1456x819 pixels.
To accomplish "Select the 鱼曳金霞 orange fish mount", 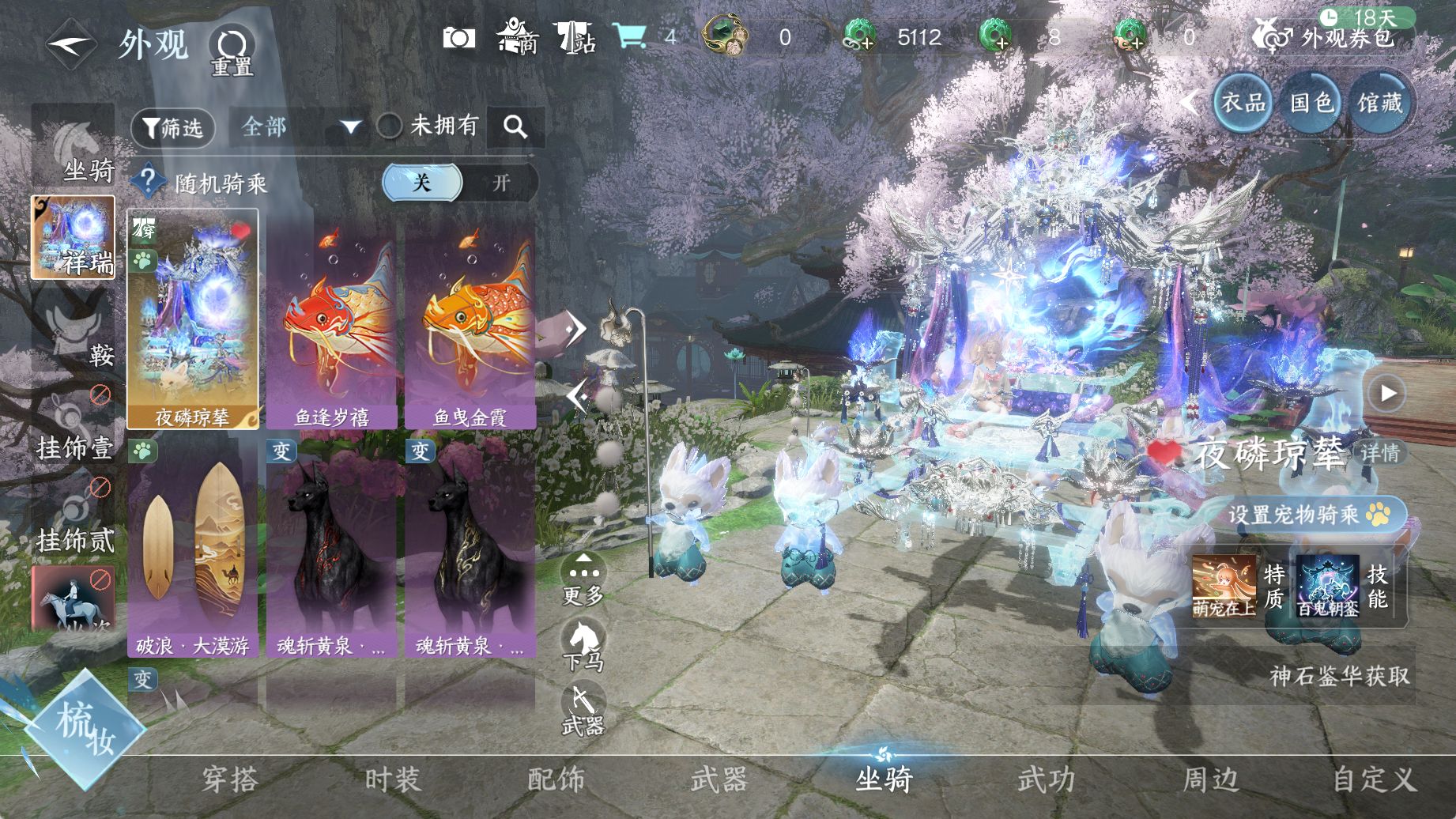I will pyautogui.click(x=470, y=324).
